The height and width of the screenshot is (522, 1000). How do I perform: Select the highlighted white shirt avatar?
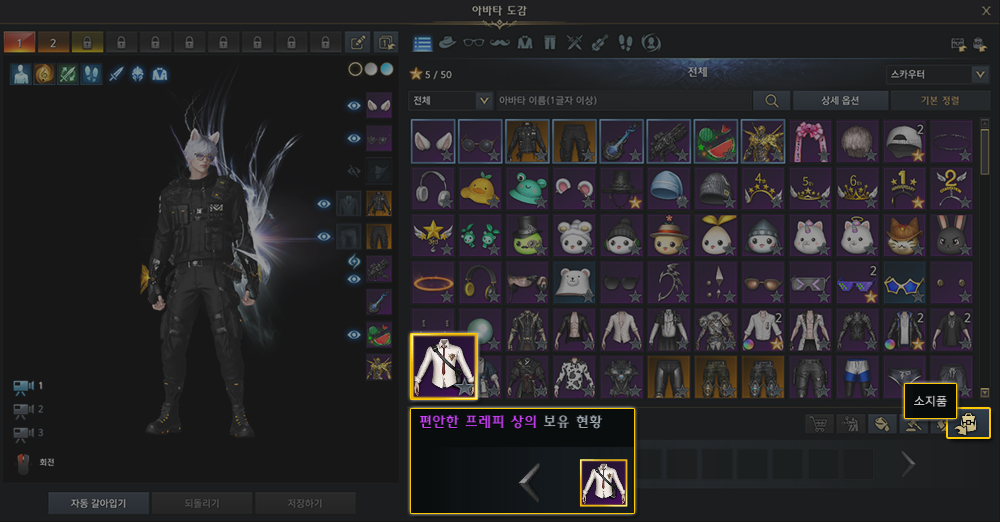point(444,366)
